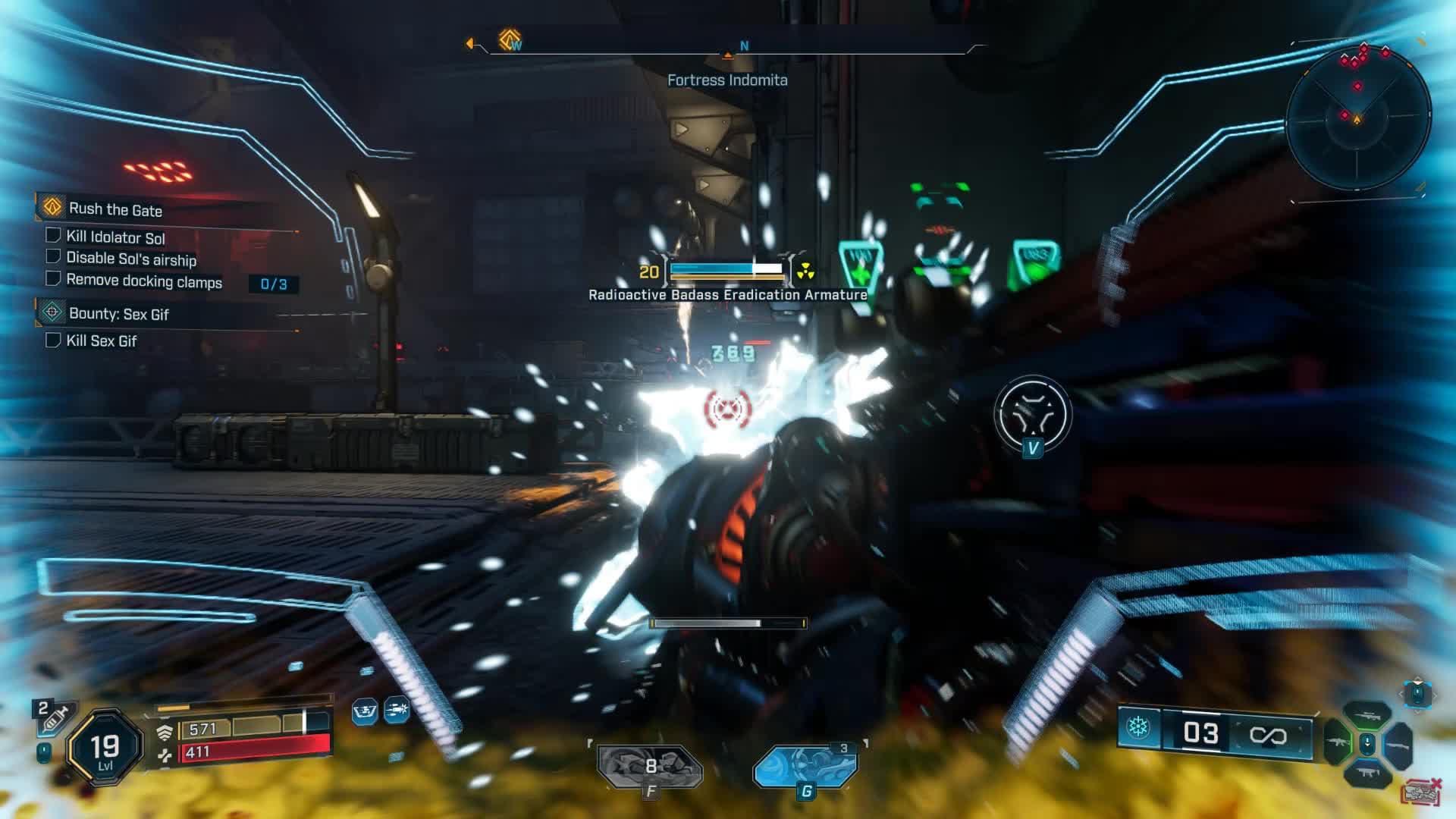Tick the Kill Sex Gif objective

53,340
